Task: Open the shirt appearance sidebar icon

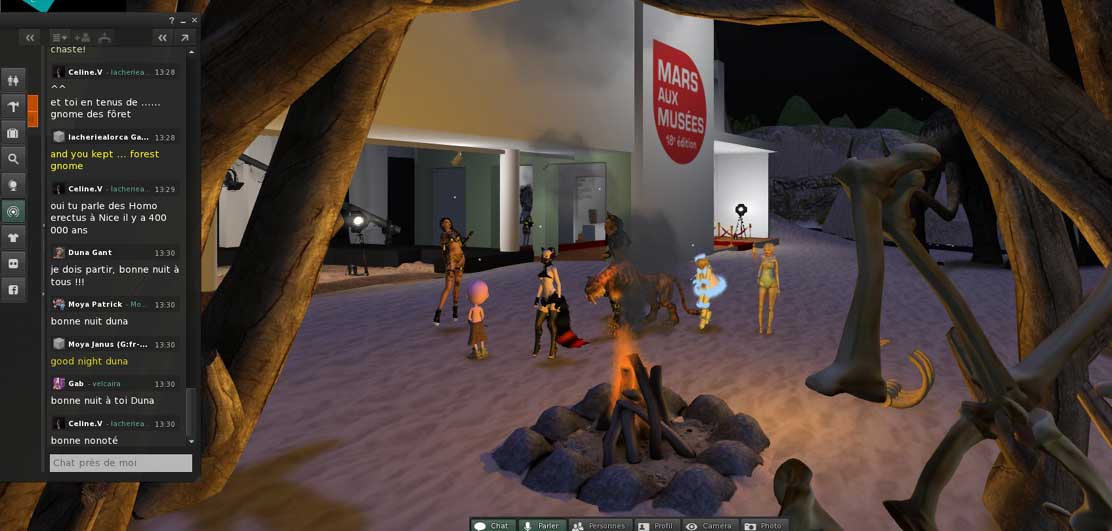Action: [x=13, y=237]
